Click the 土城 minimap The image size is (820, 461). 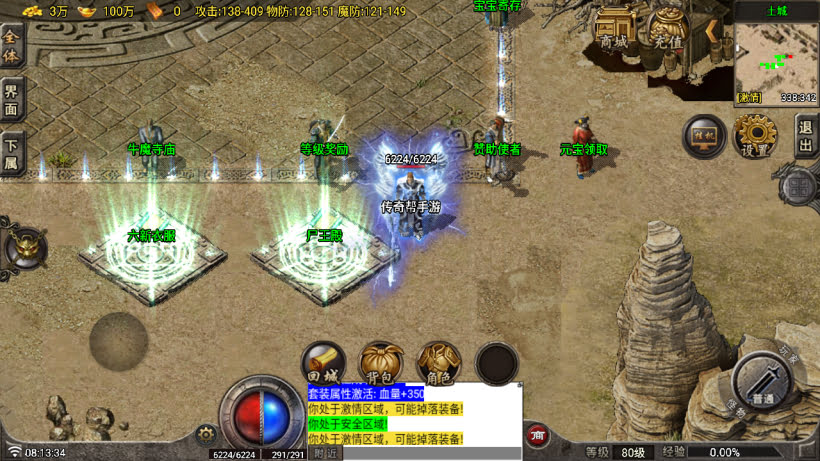[x=776, y=56]
